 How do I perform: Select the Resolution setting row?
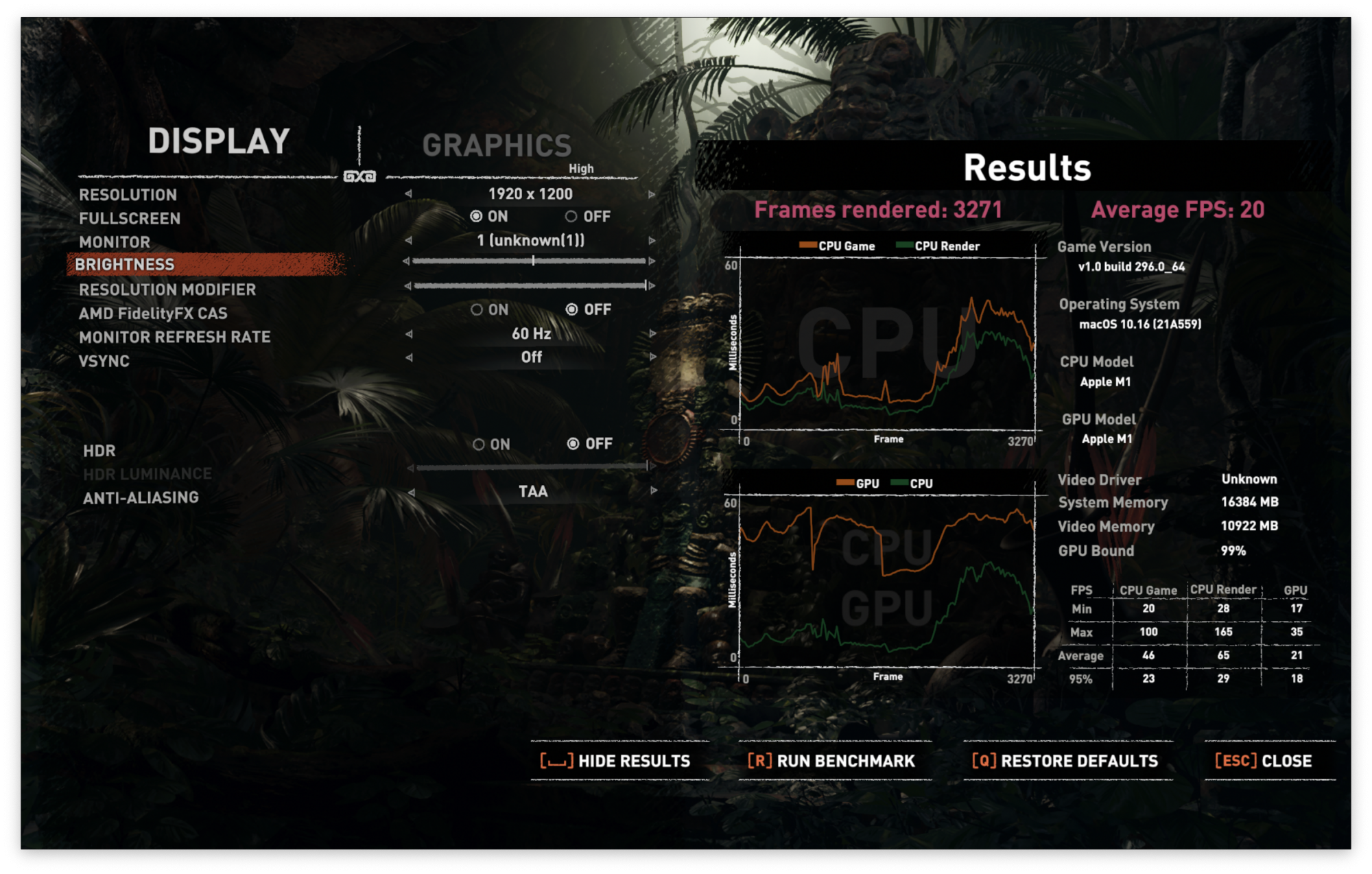pos(128,195)
